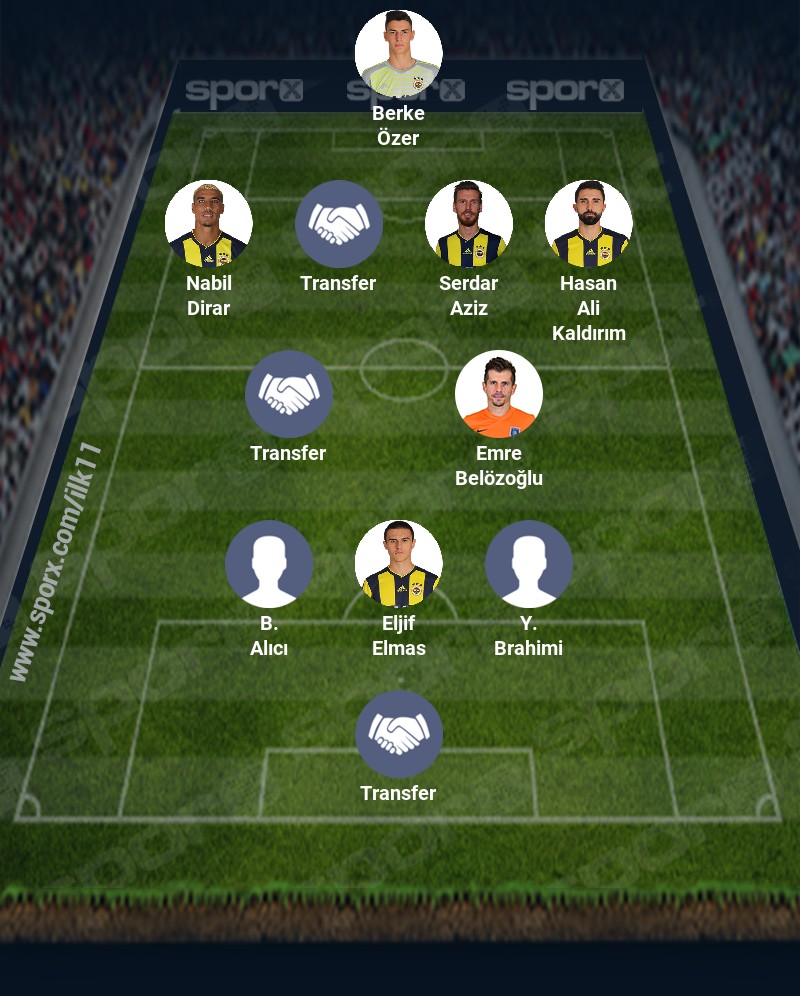Visit the www.sporx.com/ilk11 link

(56, 562)
